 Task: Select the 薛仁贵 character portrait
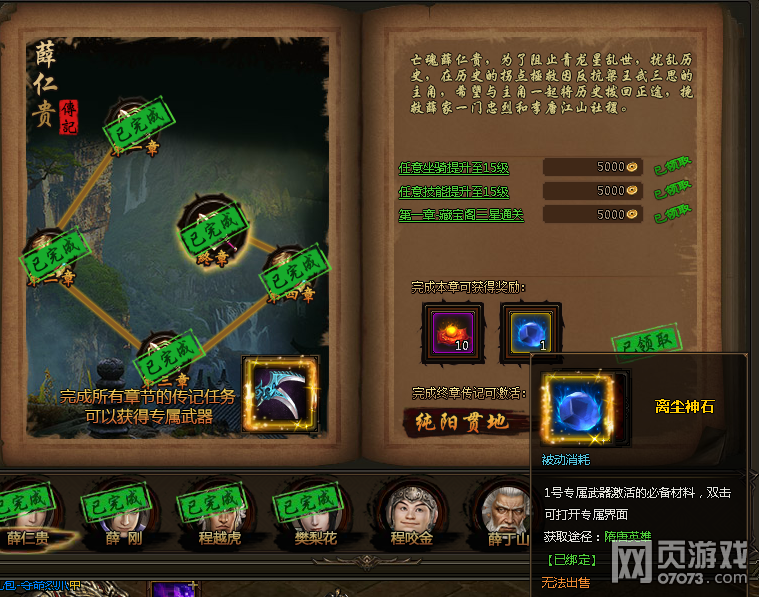[x=27, y=508]
